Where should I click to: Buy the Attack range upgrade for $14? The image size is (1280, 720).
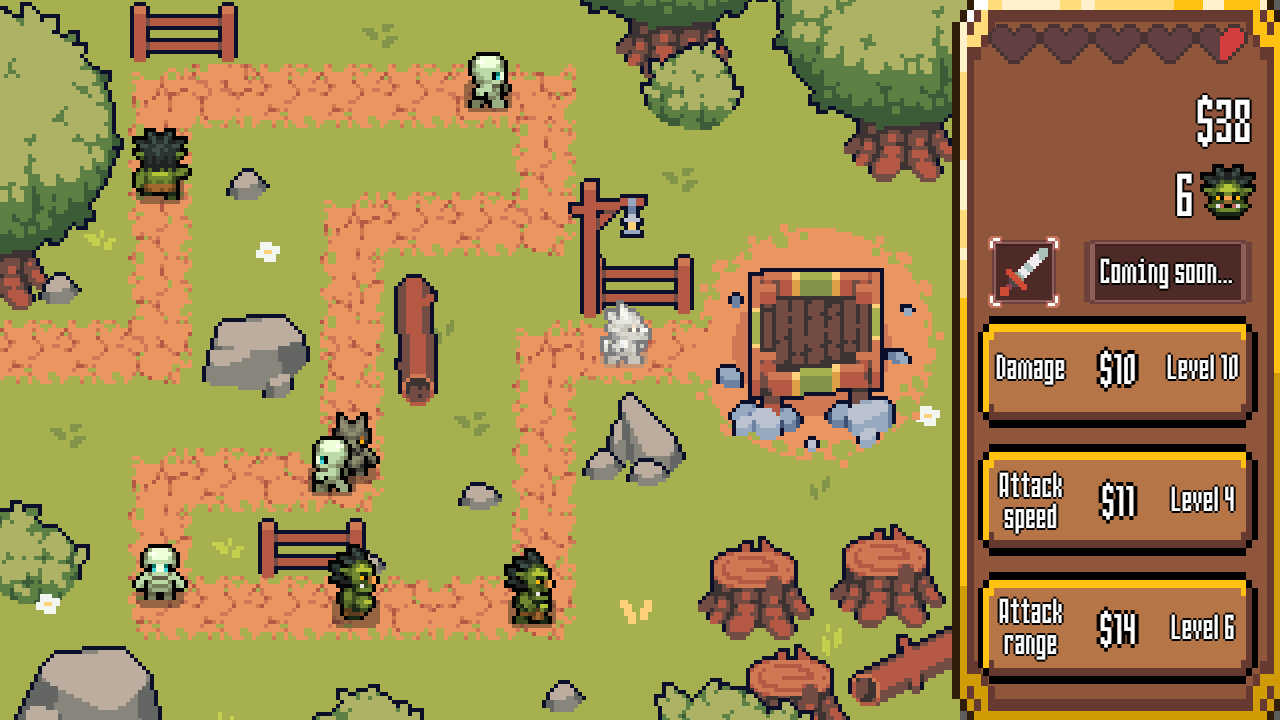click(1115, 625)
